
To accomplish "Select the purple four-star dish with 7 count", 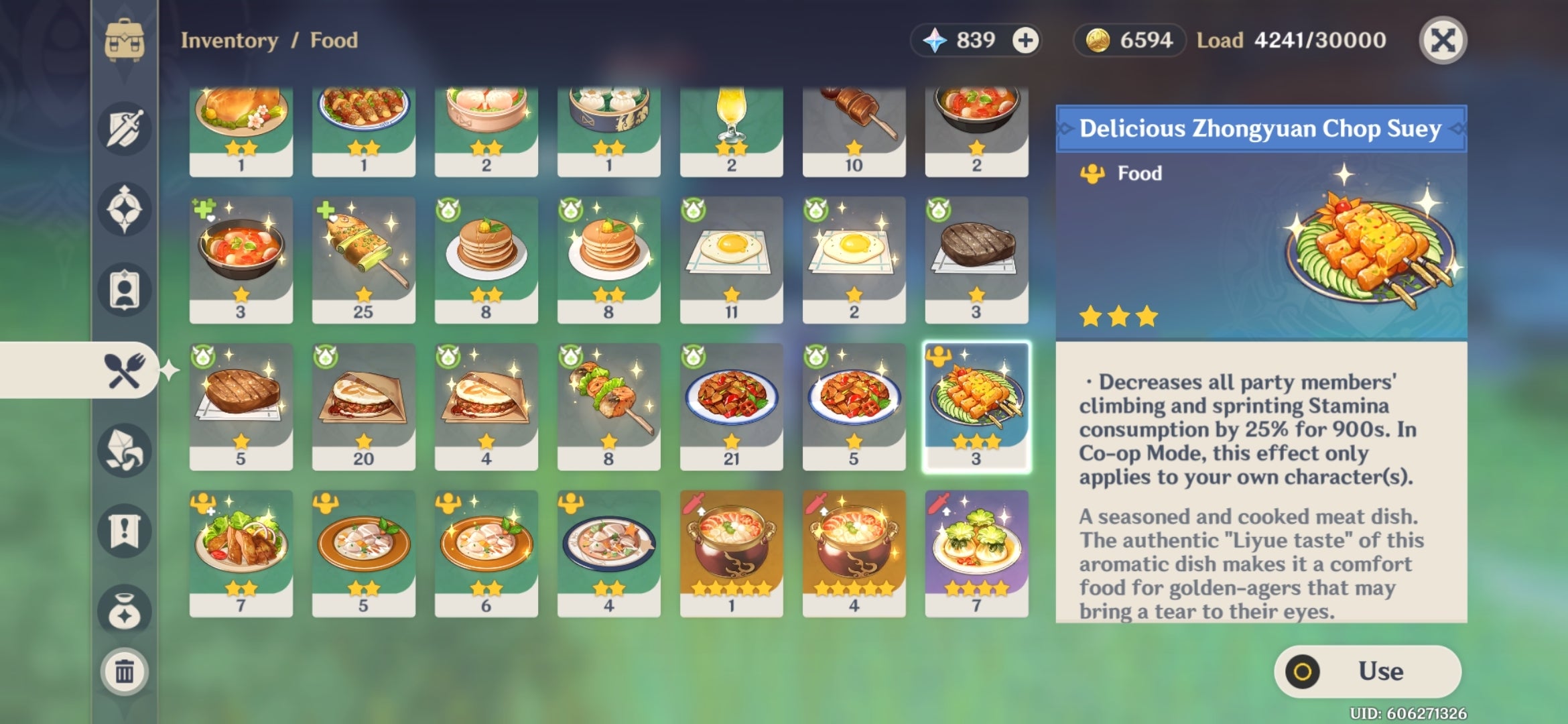I will [977, 553].
